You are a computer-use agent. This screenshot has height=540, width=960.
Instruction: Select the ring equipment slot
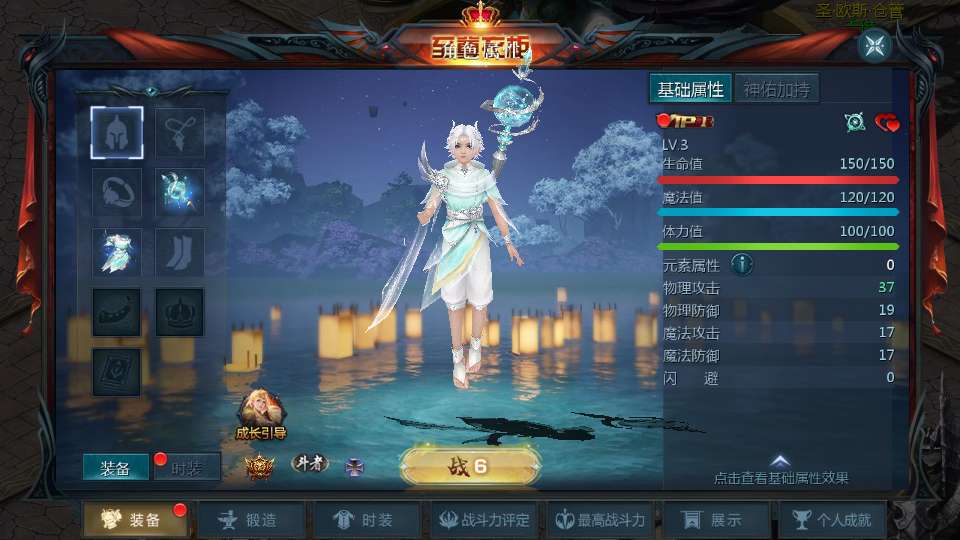[118, 192]
